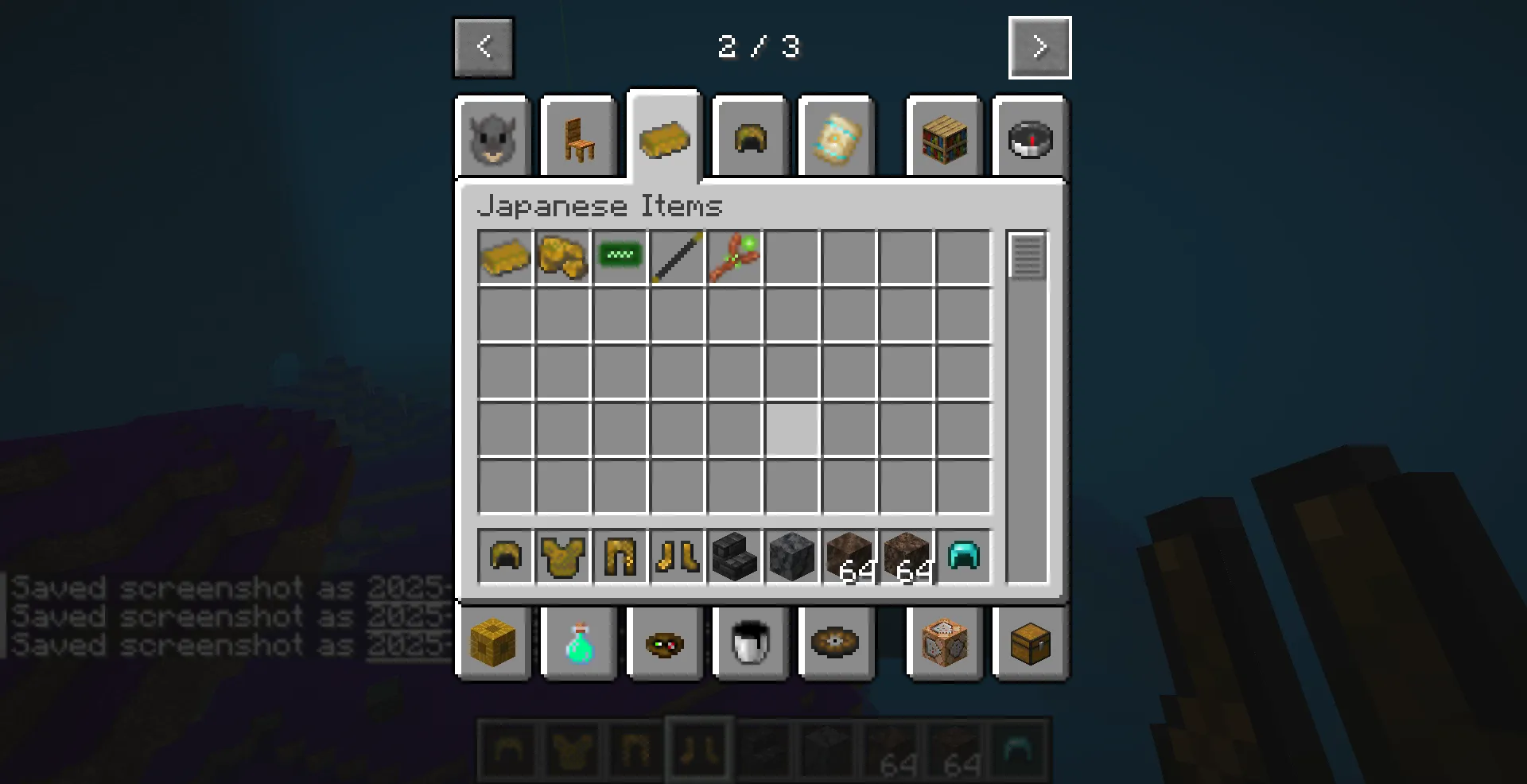The width and height of the screenshot is (1527, 784).
Task: Switch to the golden wig tab
Action: pos(748,137)
